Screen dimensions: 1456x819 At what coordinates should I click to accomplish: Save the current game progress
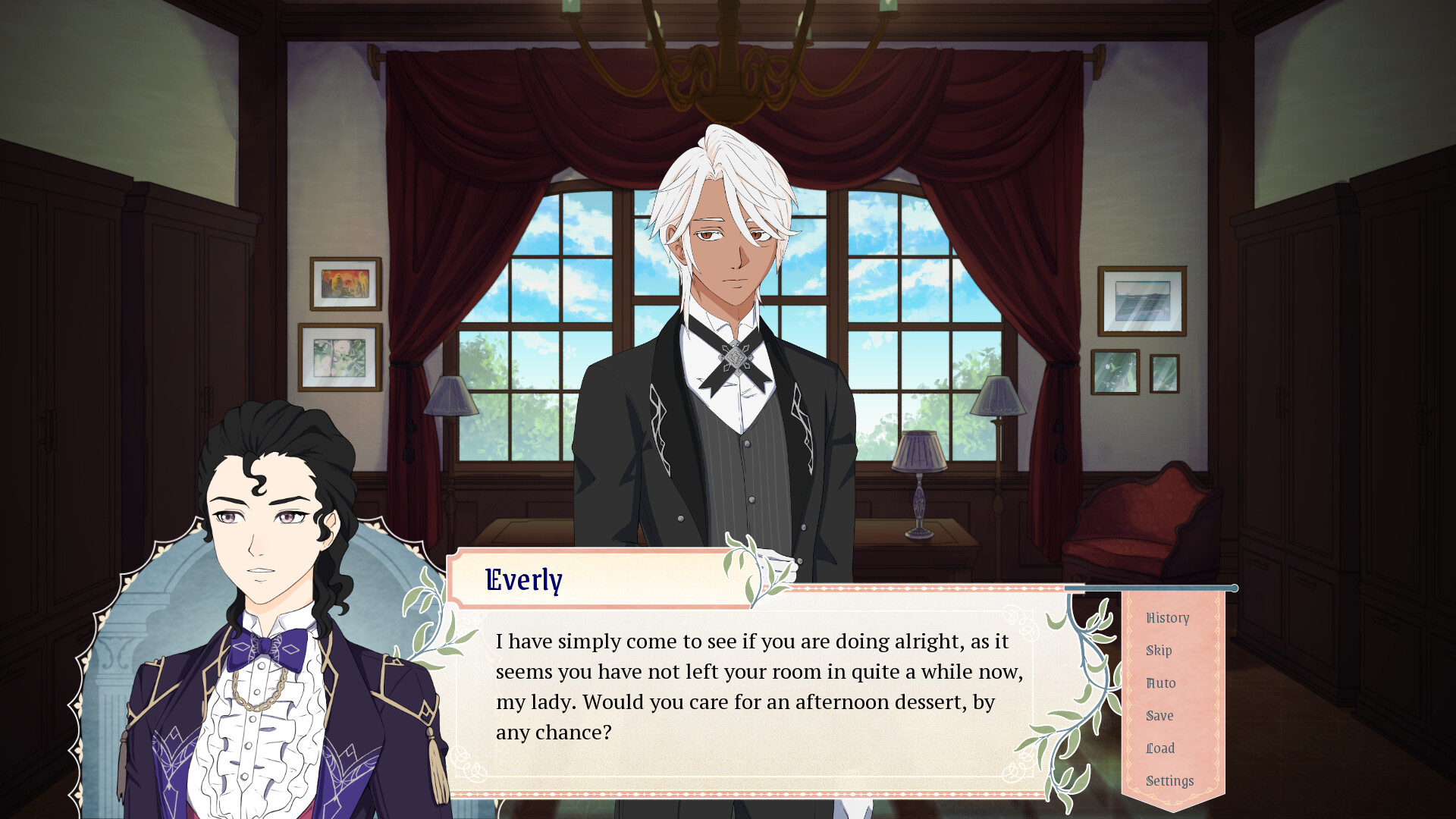pyautogui.click(x=1159, y=716)
